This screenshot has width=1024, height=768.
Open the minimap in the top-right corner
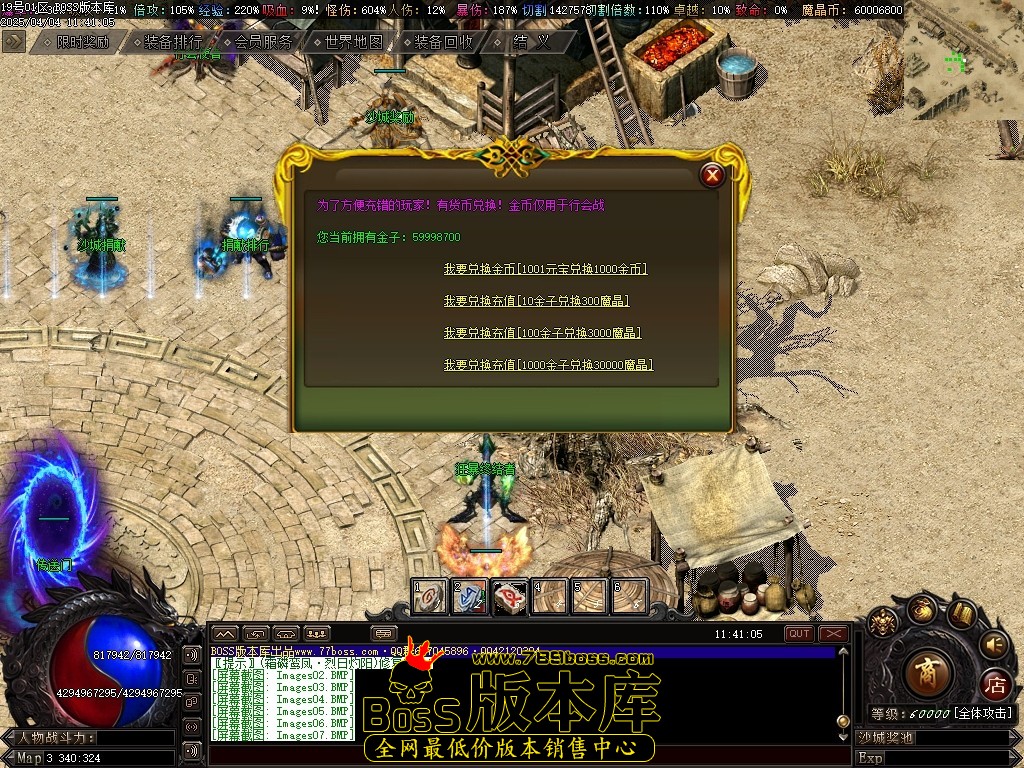pos(964,60)
